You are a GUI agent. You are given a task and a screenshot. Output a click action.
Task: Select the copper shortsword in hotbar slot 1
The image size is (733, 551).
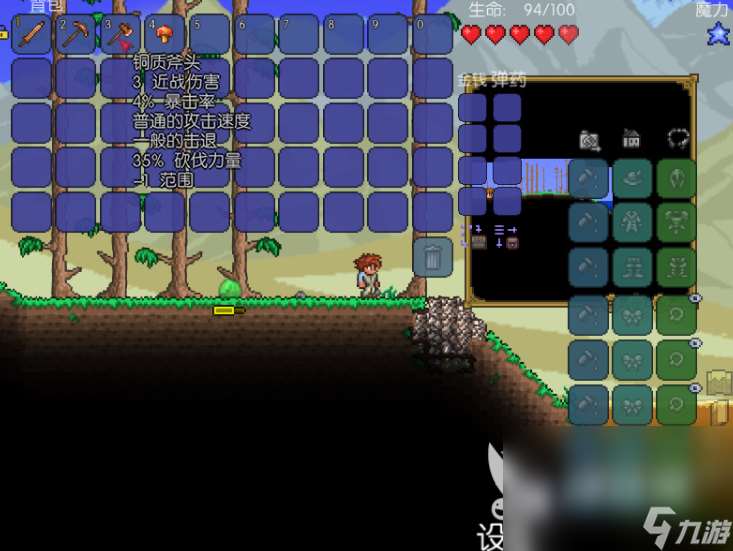[x=31, y=34]
